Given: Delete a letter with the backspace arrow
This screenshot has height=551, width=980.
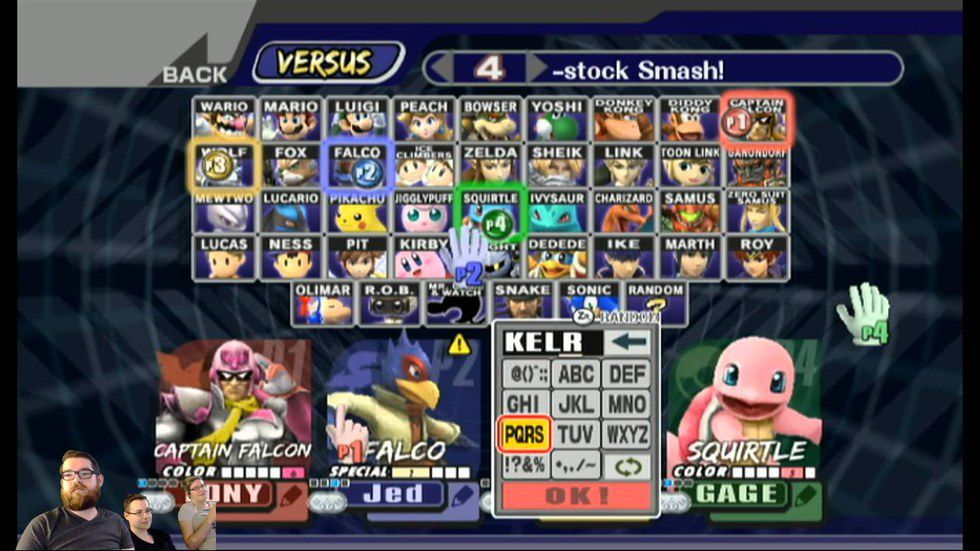Looking at the screenshot, I should 627,343.
